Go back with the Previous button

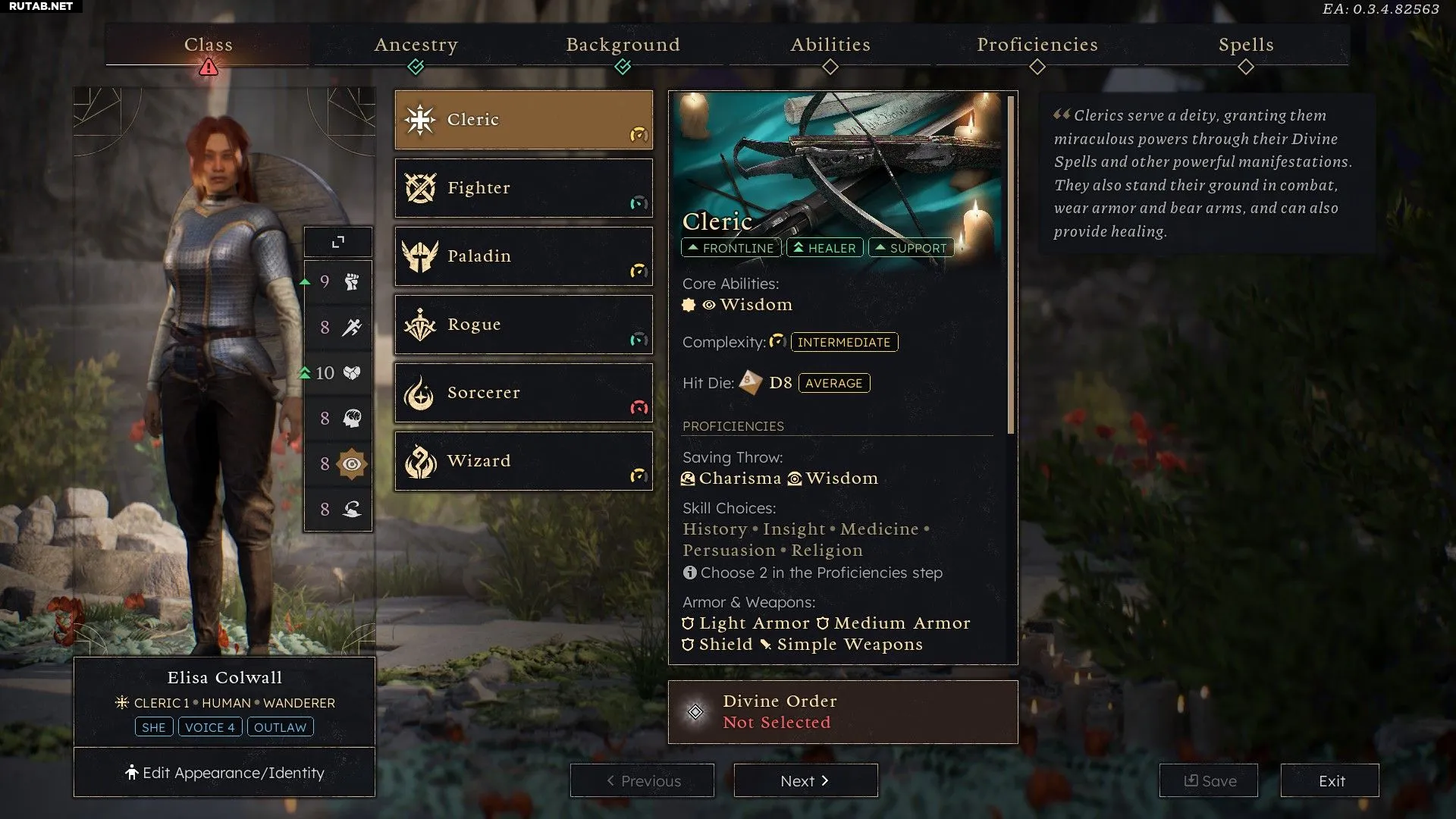click(x=642, y=780)
